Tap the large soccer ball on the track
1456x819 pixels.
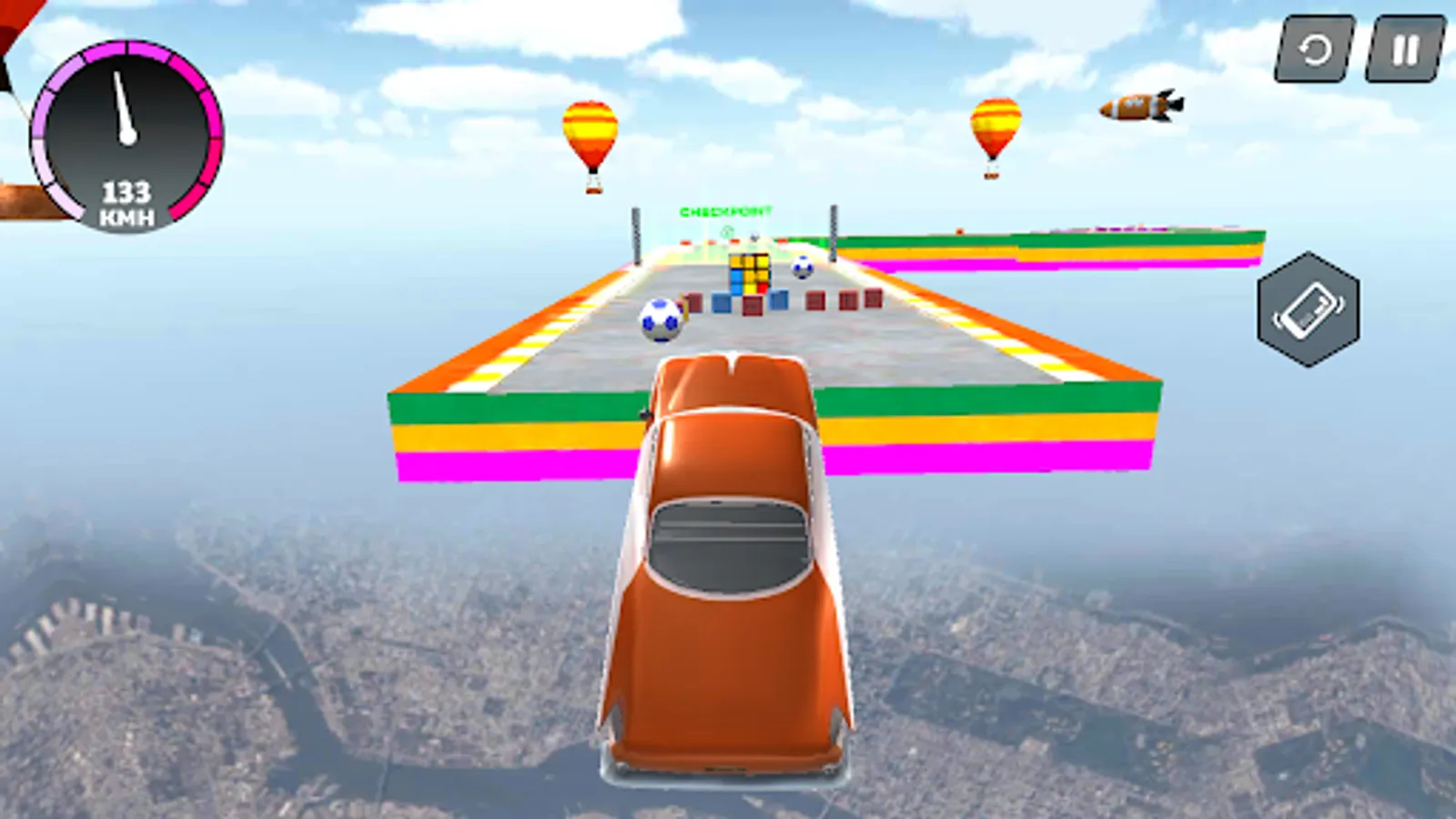pos(661,321)
